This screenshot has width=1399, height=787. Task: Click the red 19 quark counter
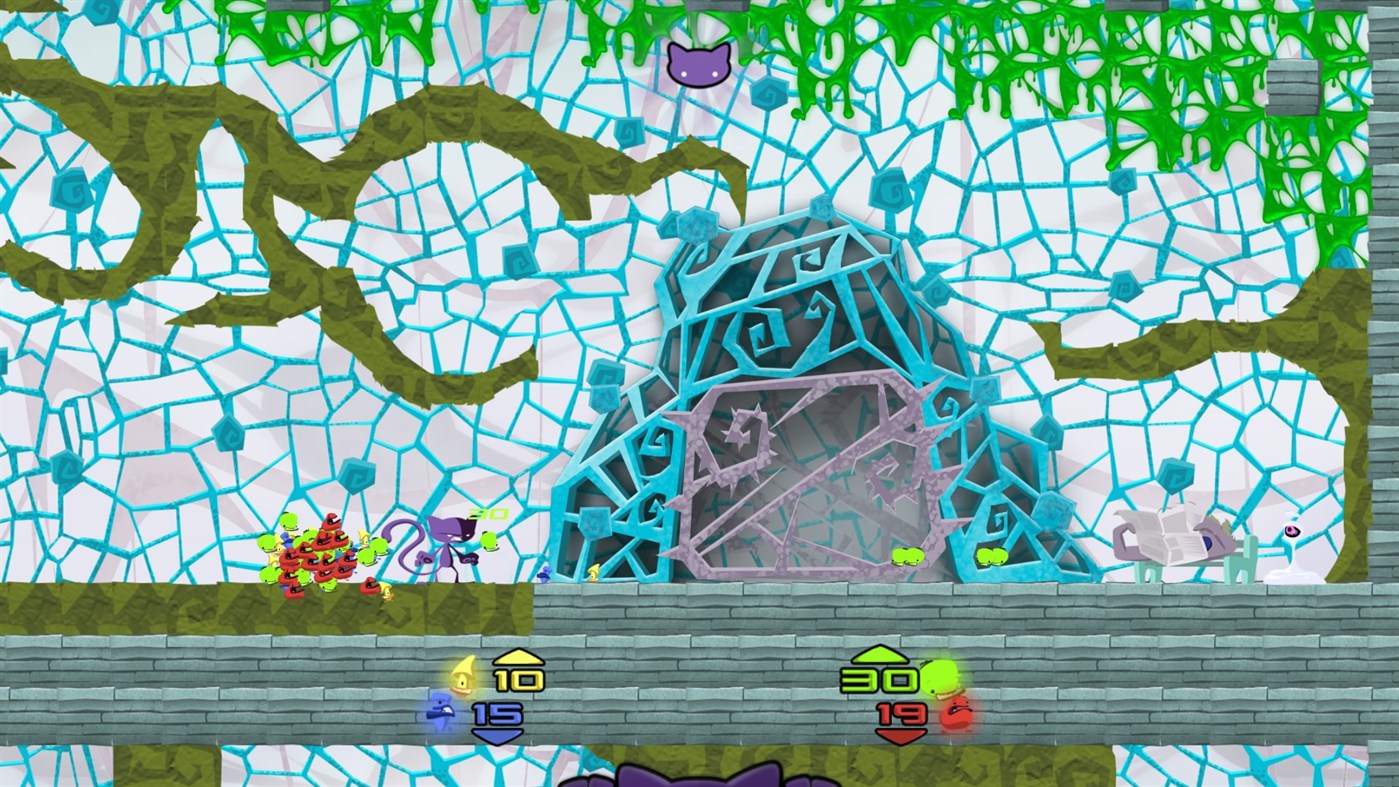coord(903,713)
